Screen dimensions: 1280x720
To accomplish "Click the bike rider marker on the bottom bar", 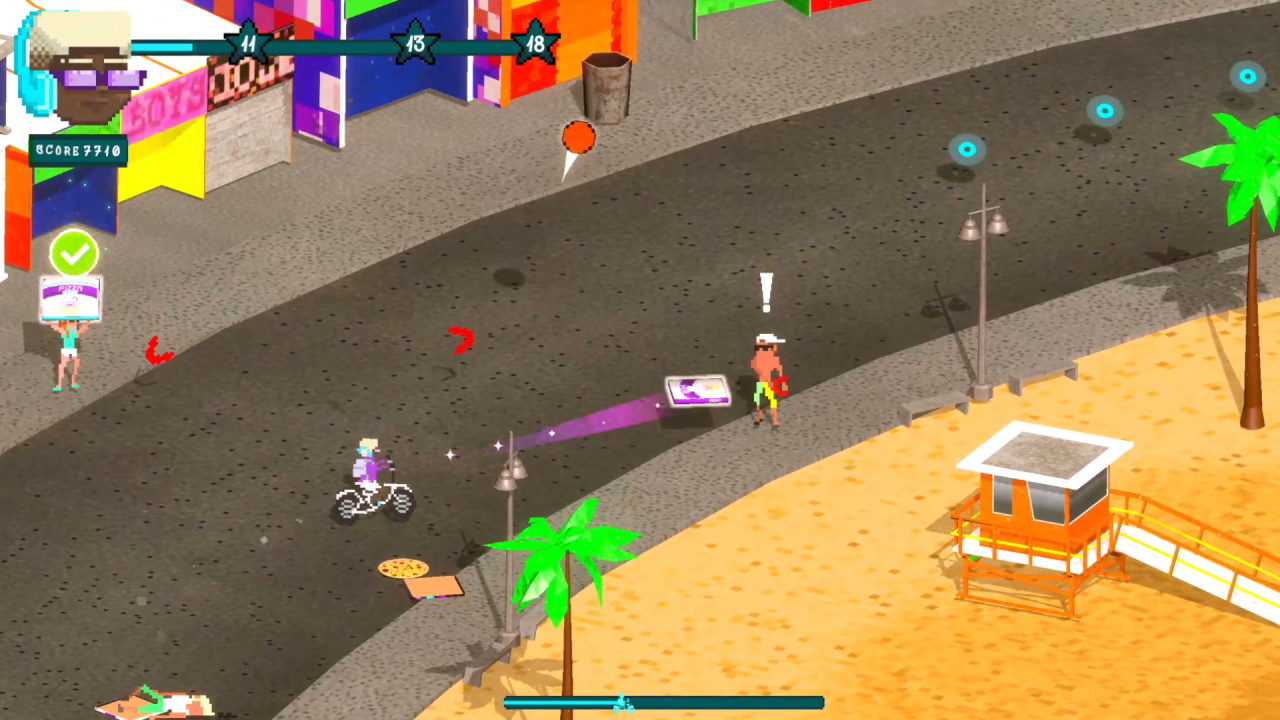I will (x=623, y=703).
